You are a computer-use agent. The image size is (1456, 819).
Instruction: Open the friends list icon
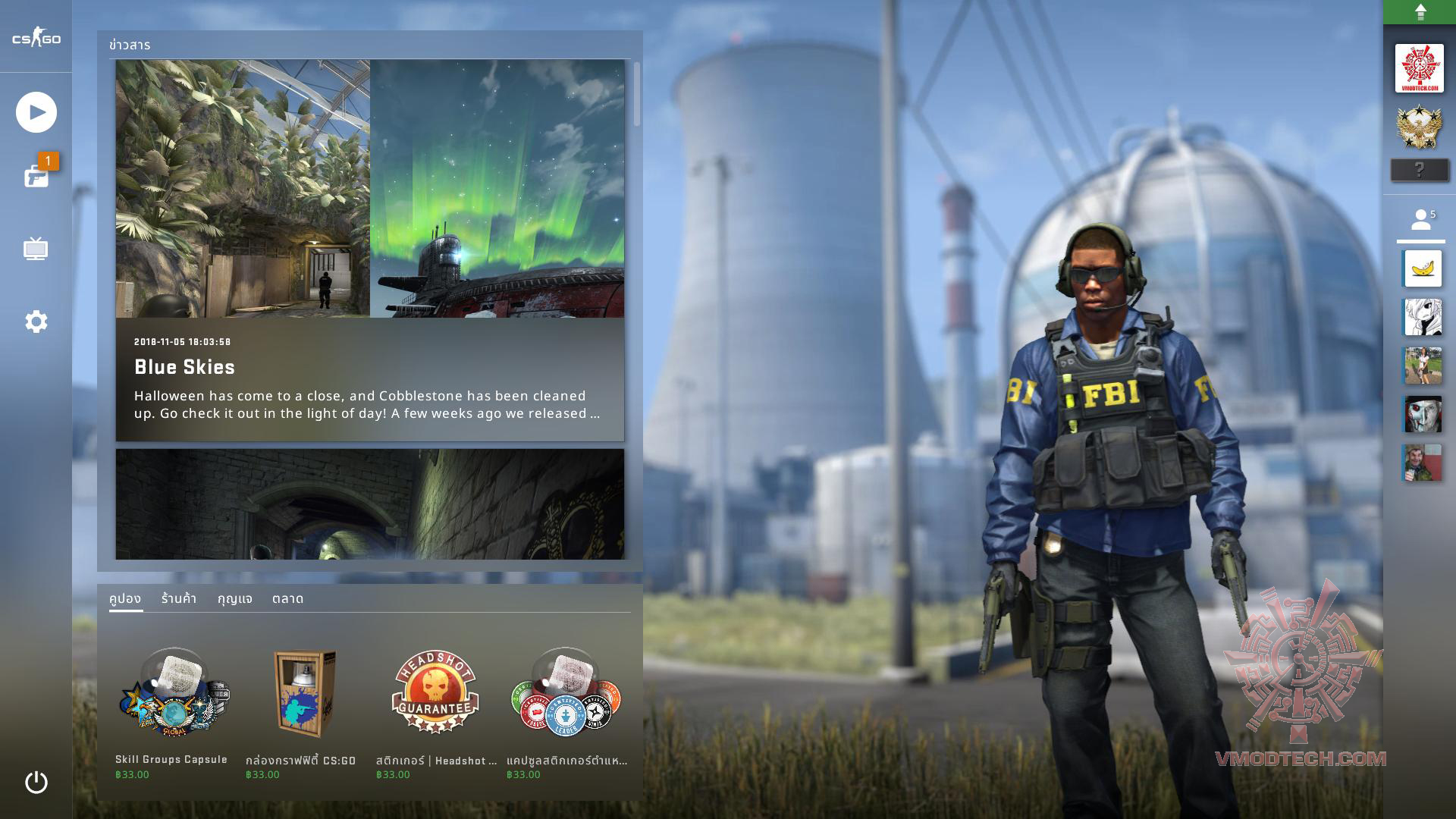[1421, 221]
